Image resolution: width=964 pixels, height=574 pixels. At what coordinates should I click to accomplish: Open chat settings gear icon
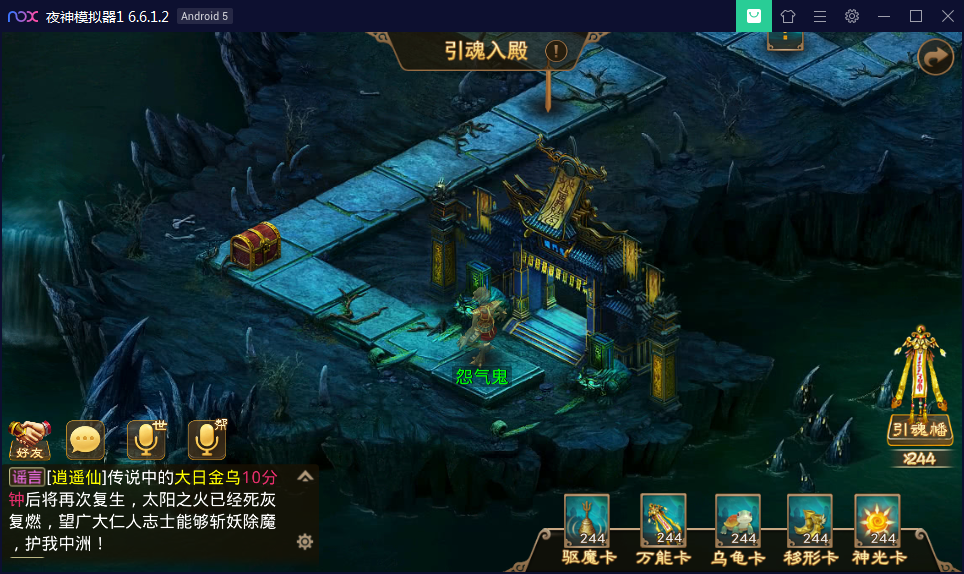[305, 541]
